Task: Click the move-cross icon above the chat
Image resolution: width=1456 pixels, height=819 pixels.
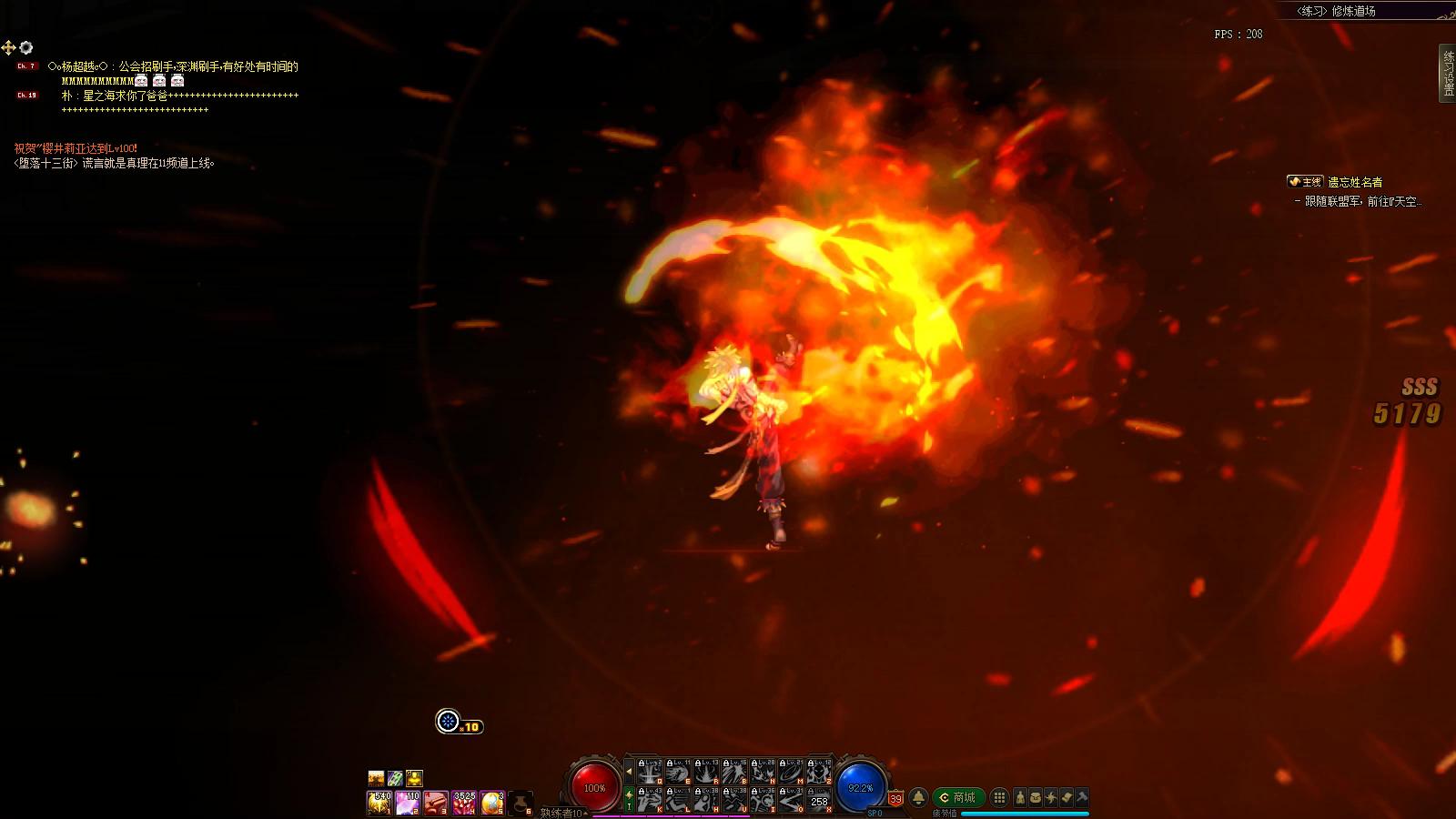Action: (x=8, y=47)
